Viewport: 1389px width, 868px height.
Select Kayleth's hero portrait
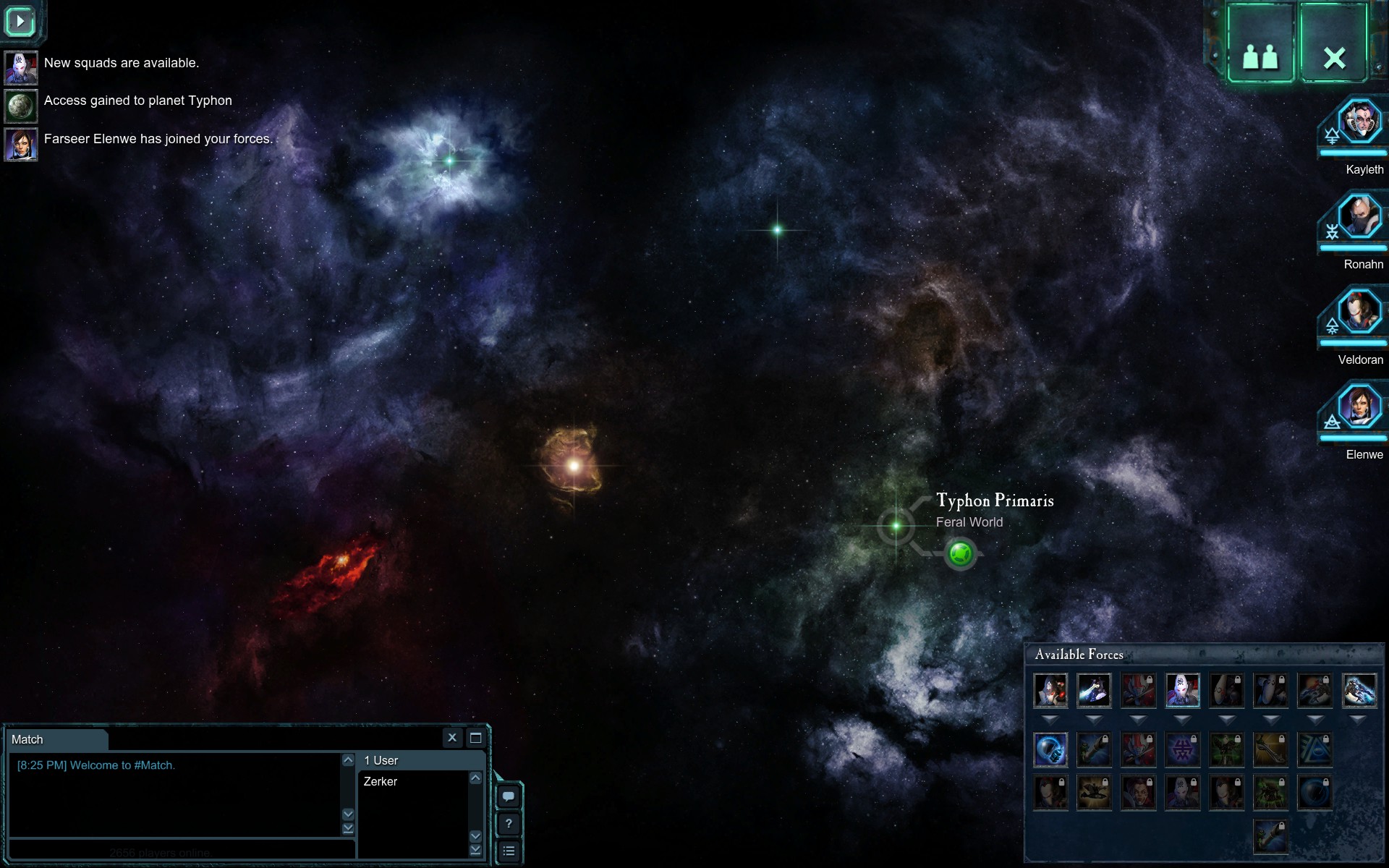(1359, 122)
